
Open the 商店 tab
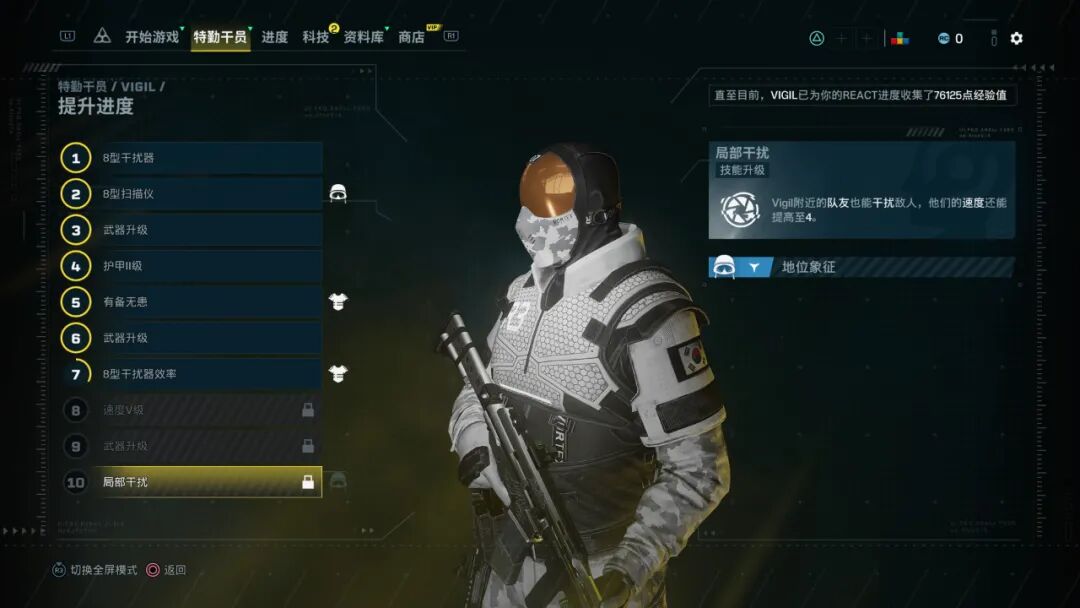click(x=412, y=37)
